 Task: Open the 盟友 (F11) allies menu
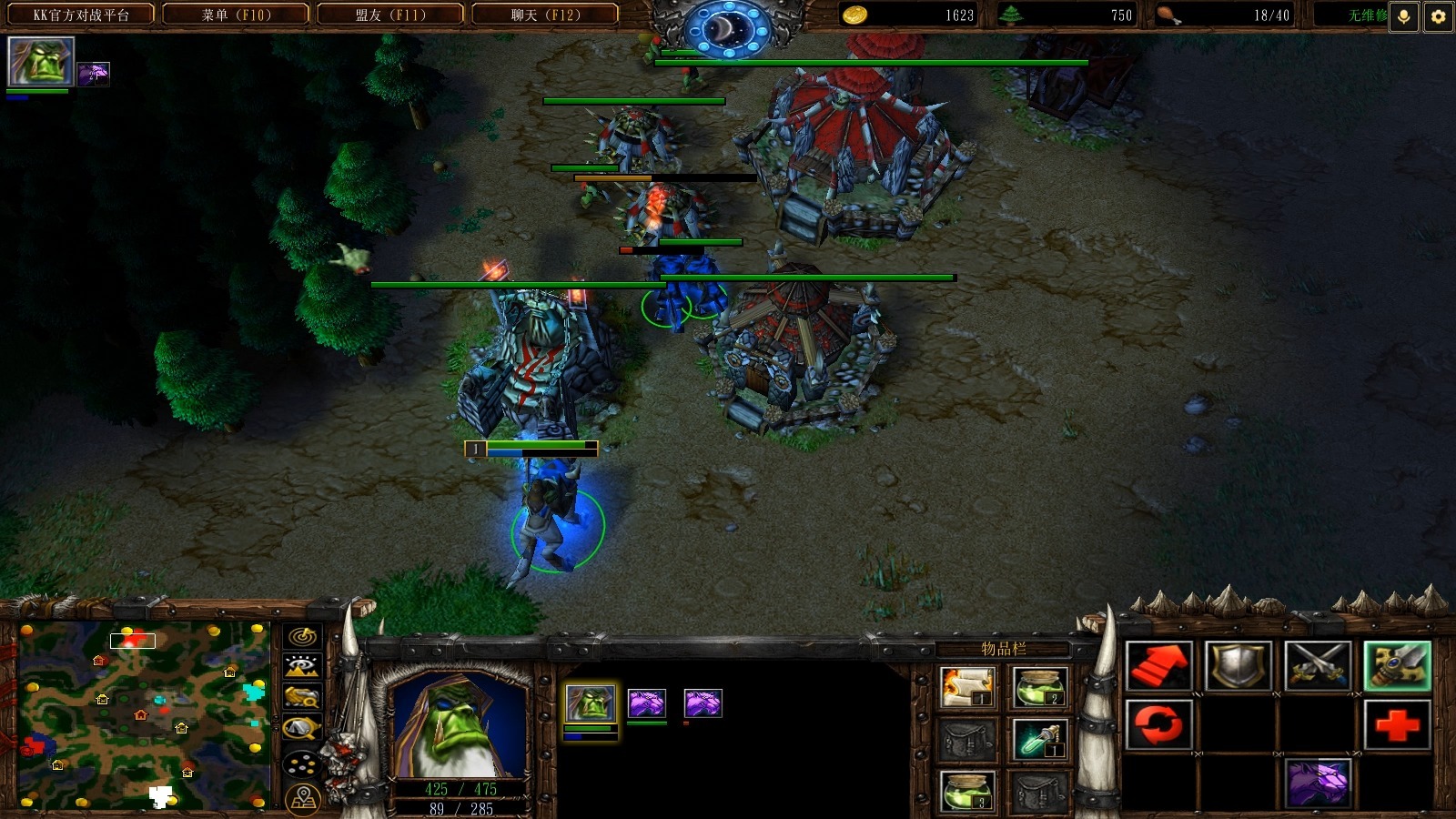pyautogui.click(x=390, y=15)
